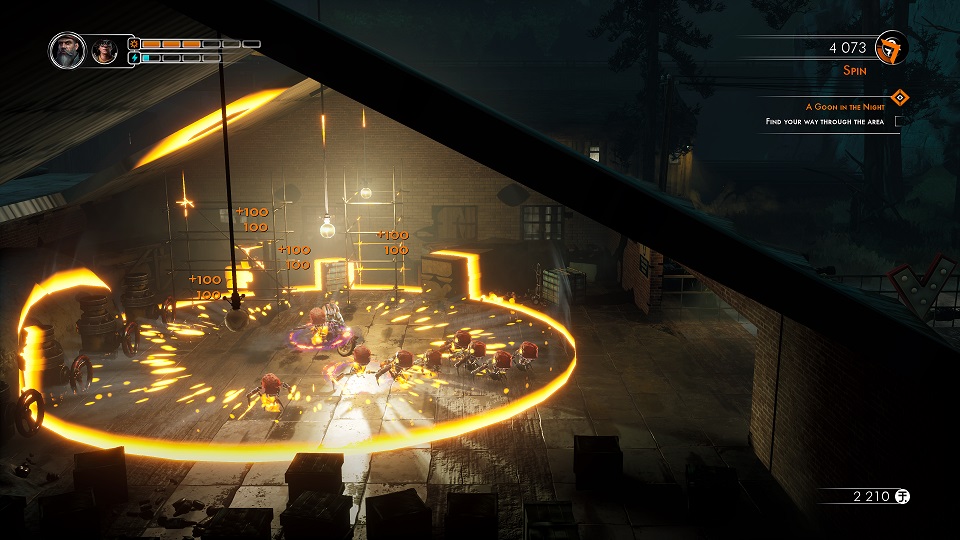Click the orange gear health icon
This screenshot has width=960, height=540.
pyautogui.click(x=133, y=44)
